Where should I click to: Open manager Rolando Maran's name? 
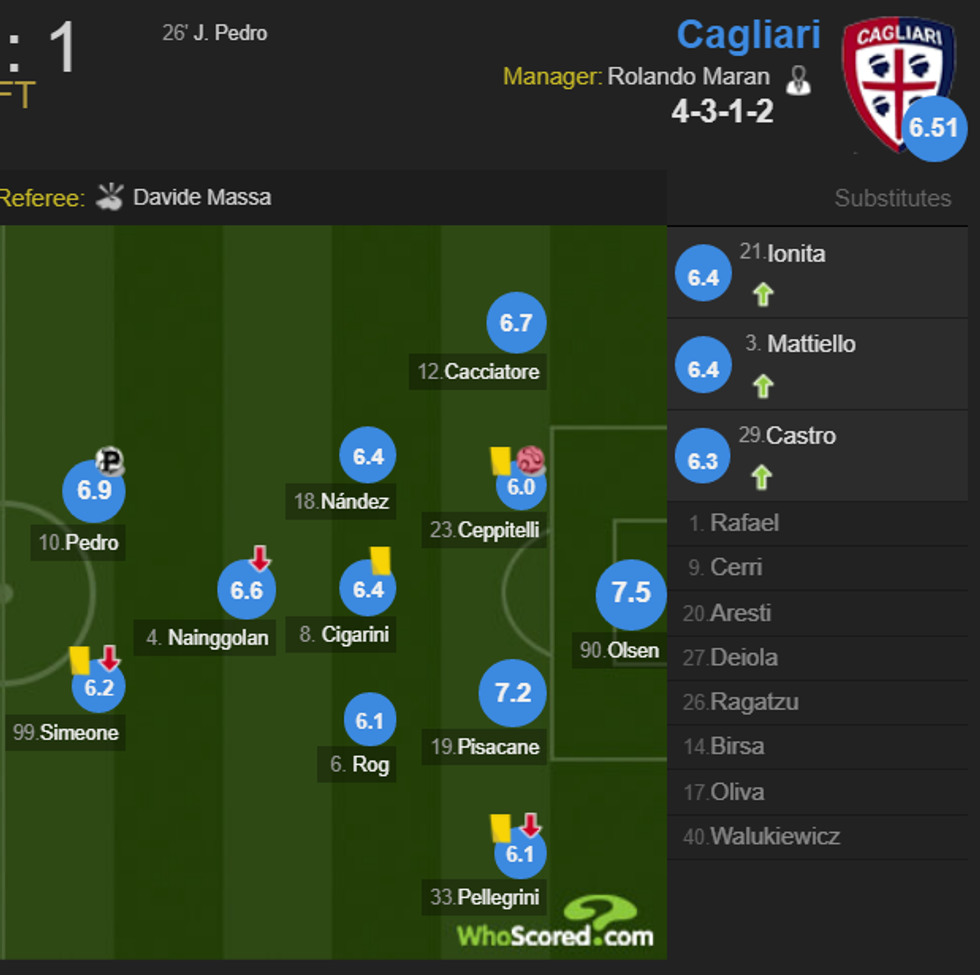[688, 77]
